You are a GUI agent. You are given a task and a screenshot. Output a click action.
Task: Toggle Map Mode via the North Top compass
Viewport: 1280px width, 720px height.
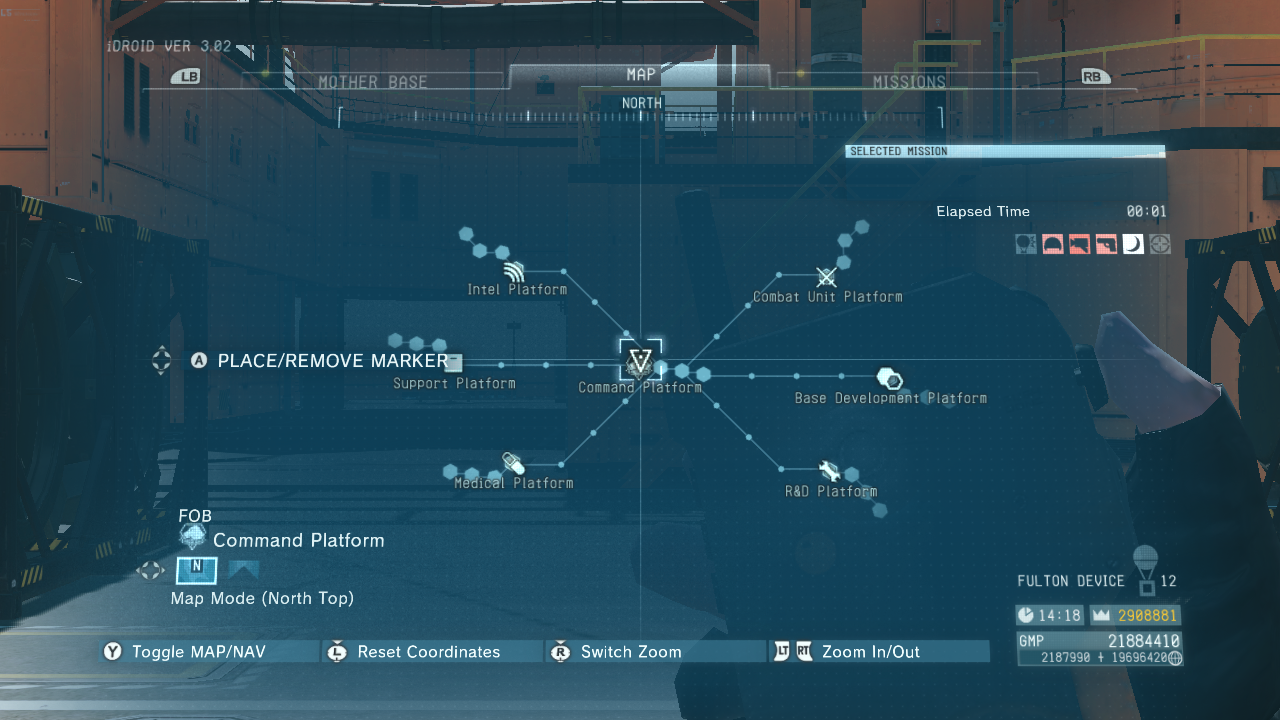point(196,571)
